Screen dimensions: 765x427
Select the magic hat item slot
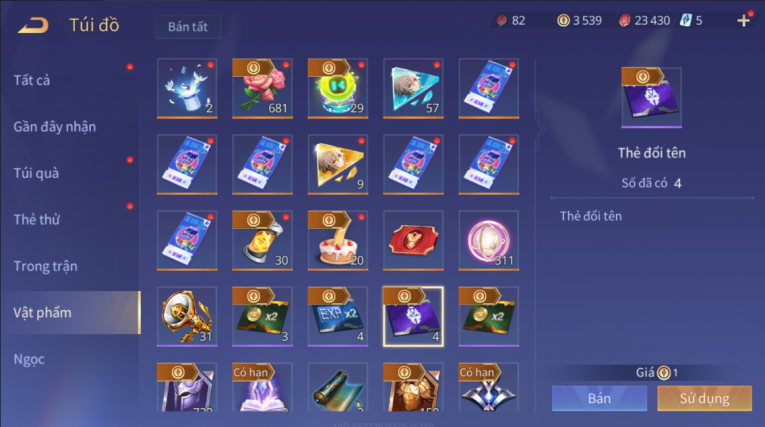tap(187, 88)
